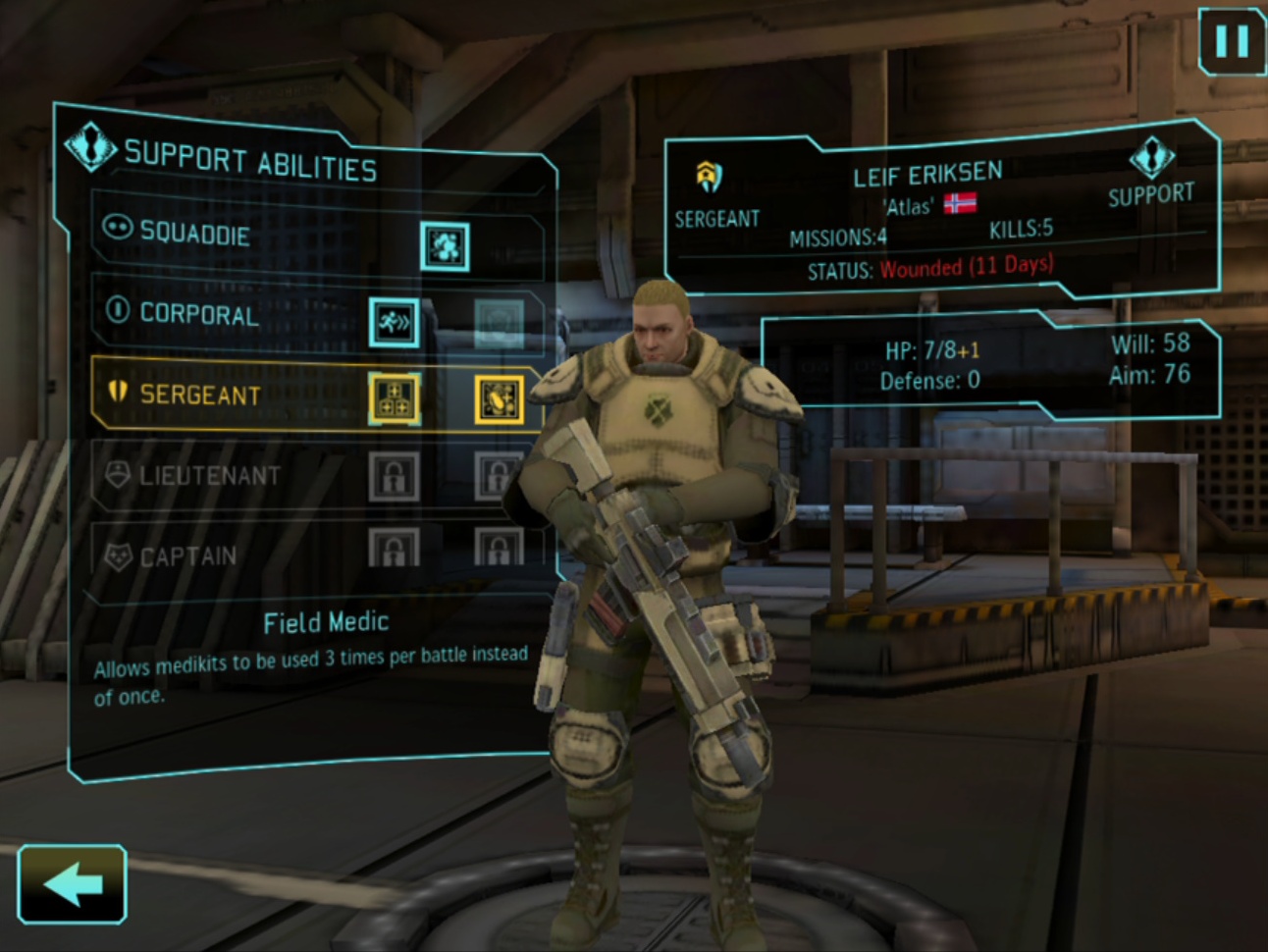This screenshot has height=952, width=1268.
Task: Select the locked Captain rank row label
Action: tap(187, 556)
